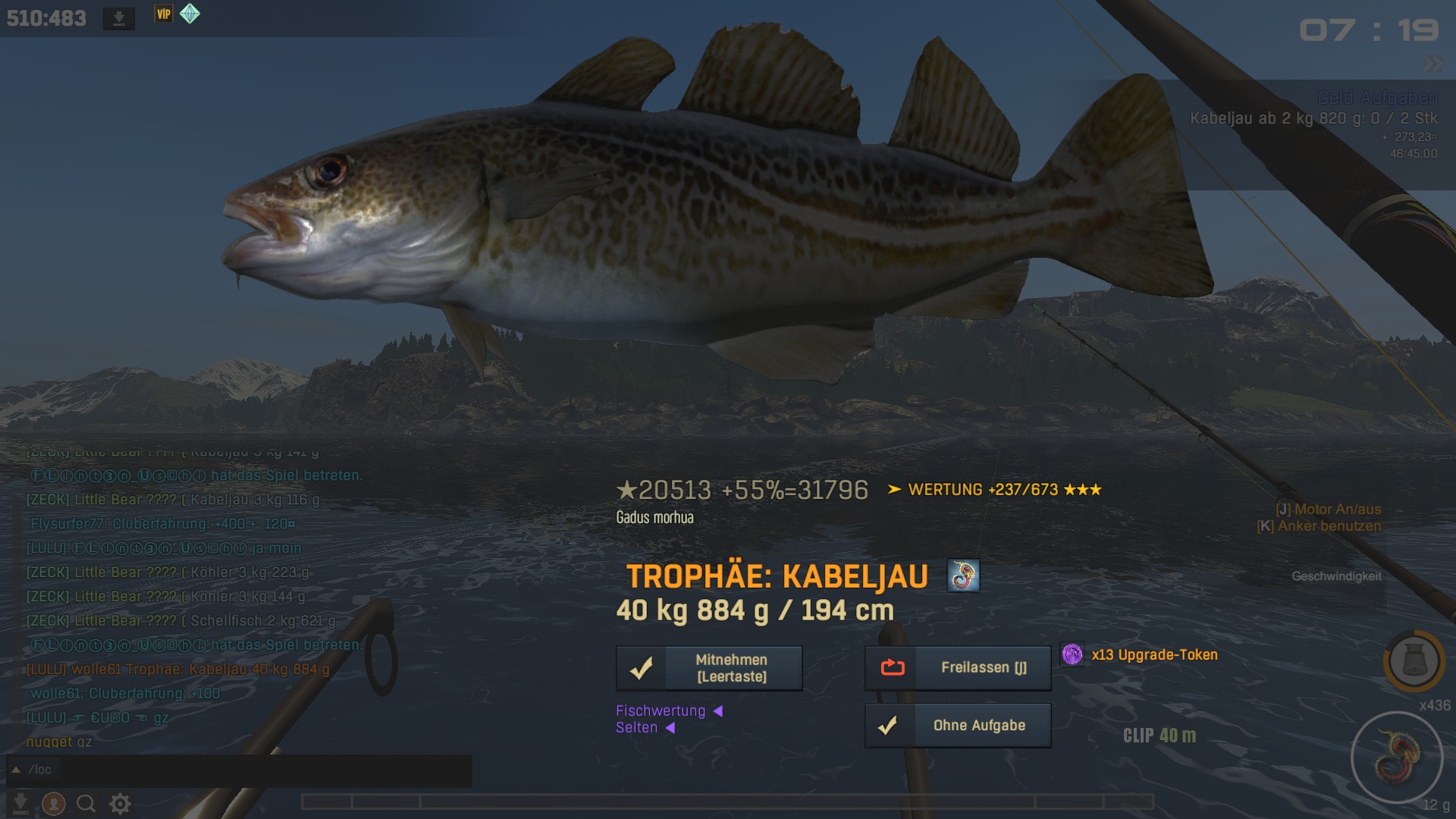The height and width of the screenshot is (819, 1456).
Task: Open the magnifying glass search
Action: [x=86, y=803]
